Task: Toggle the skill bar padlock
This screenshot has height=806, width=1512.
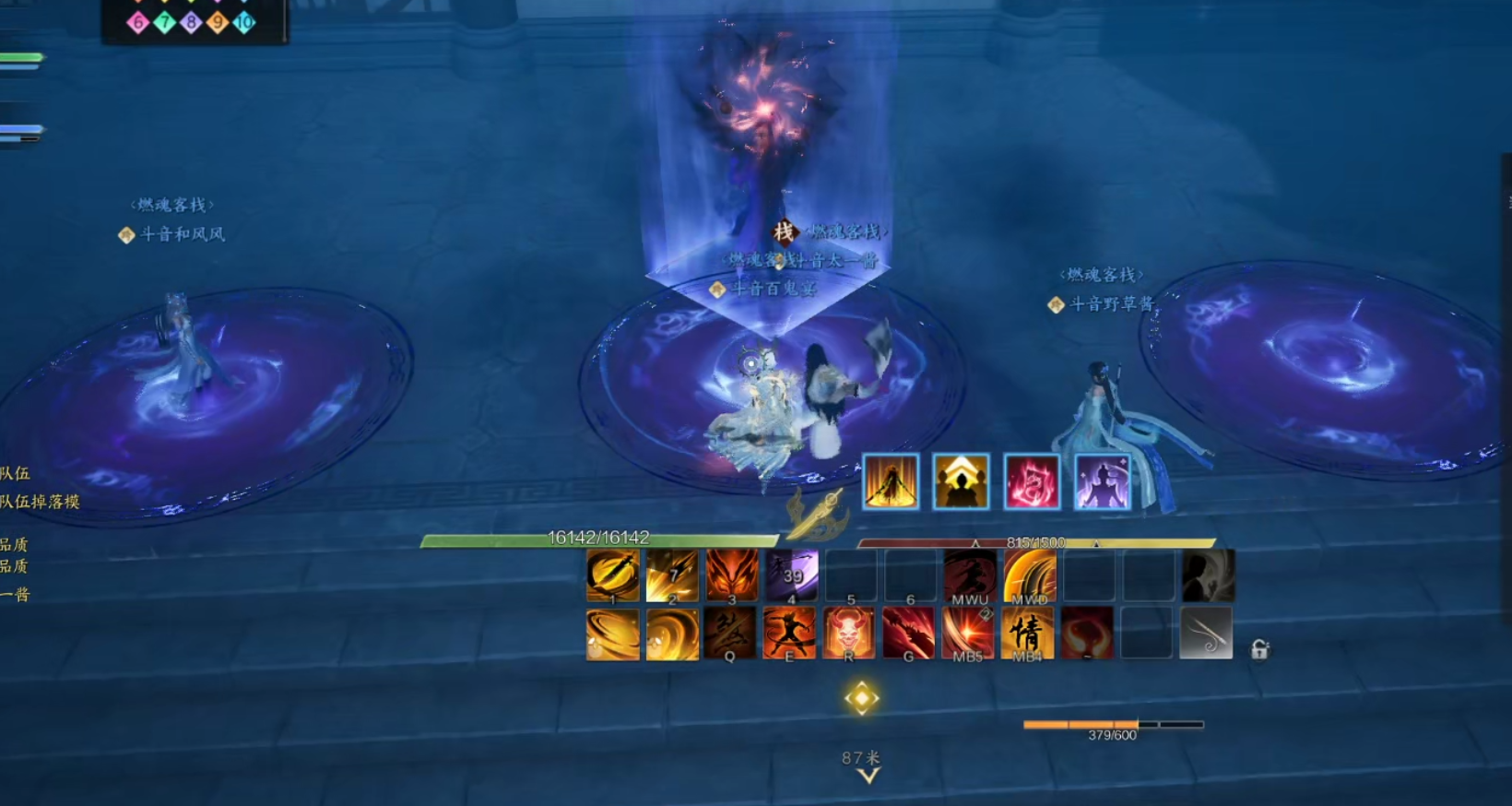Action: pyautogui.click(x=1259, y=650)
